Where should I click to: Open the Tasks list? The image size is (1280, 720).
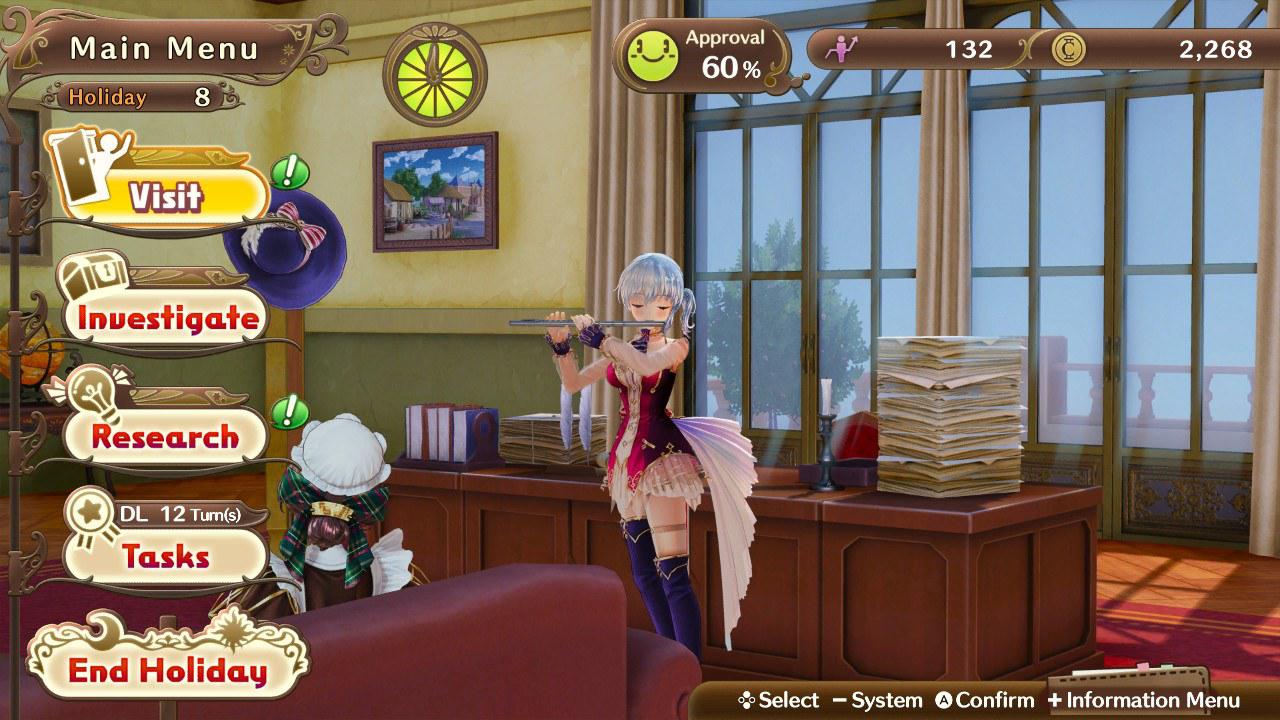[x=165, y=556]
